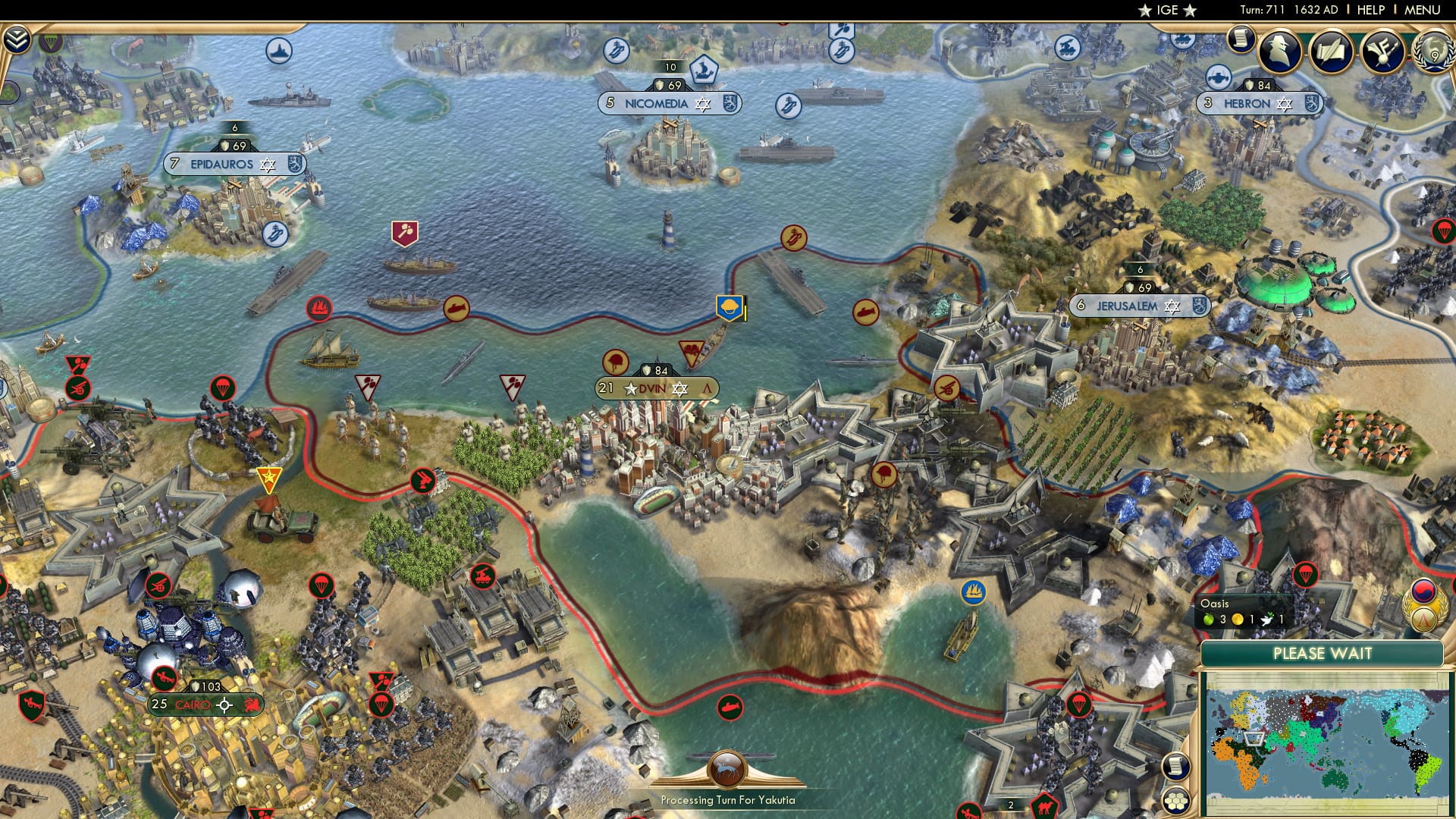Click the IGE star in the top bar
This screenshot has height=819, width=1456.
(x=1146, y=11)
